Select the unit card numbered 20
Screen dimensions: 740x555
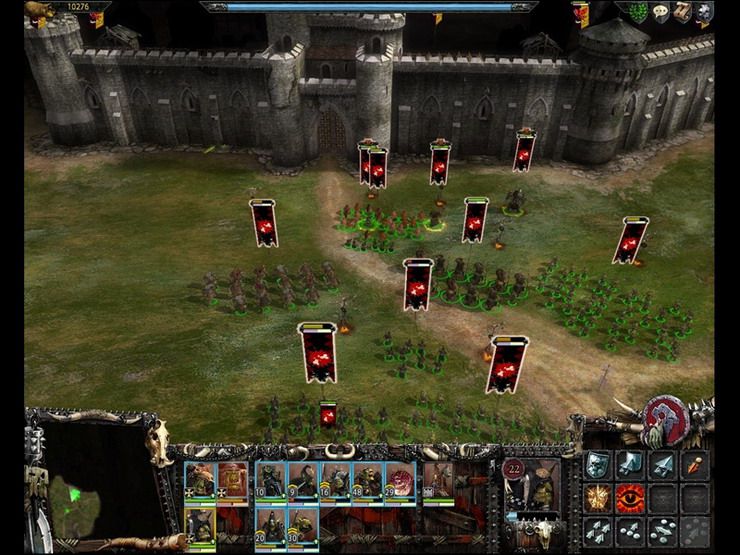pyautogui.click(x=269, y=527)
